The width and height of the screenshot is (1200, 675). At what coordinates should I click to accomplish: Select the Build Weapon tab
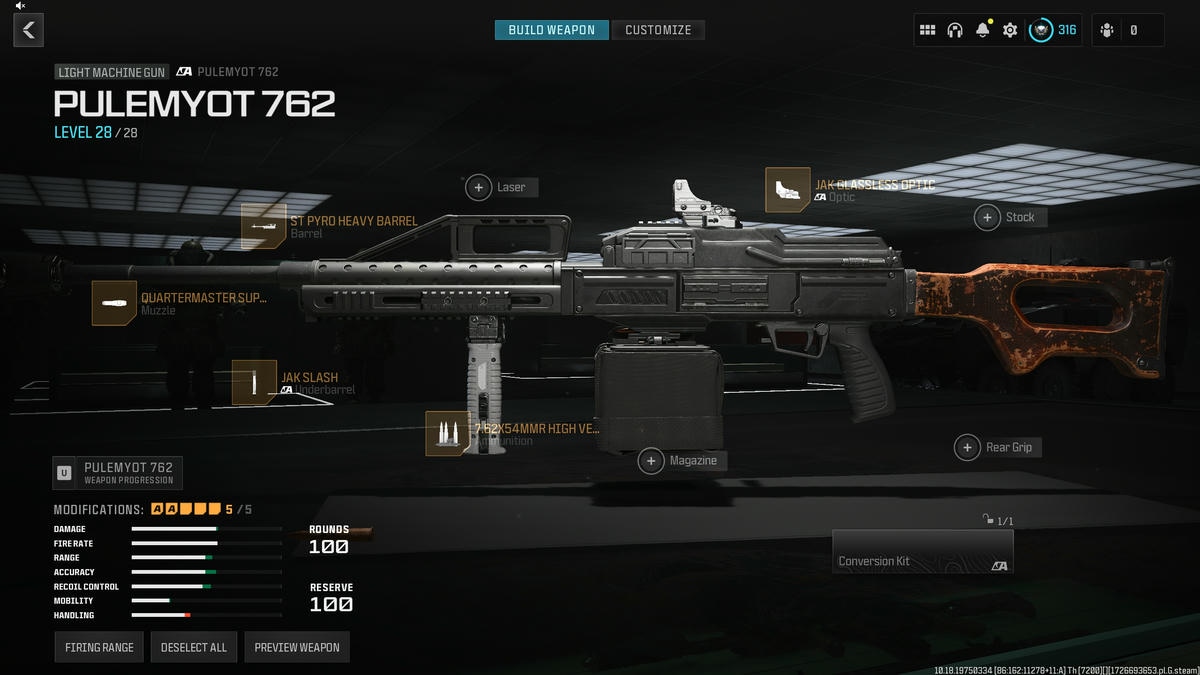(x=552, y=30)
